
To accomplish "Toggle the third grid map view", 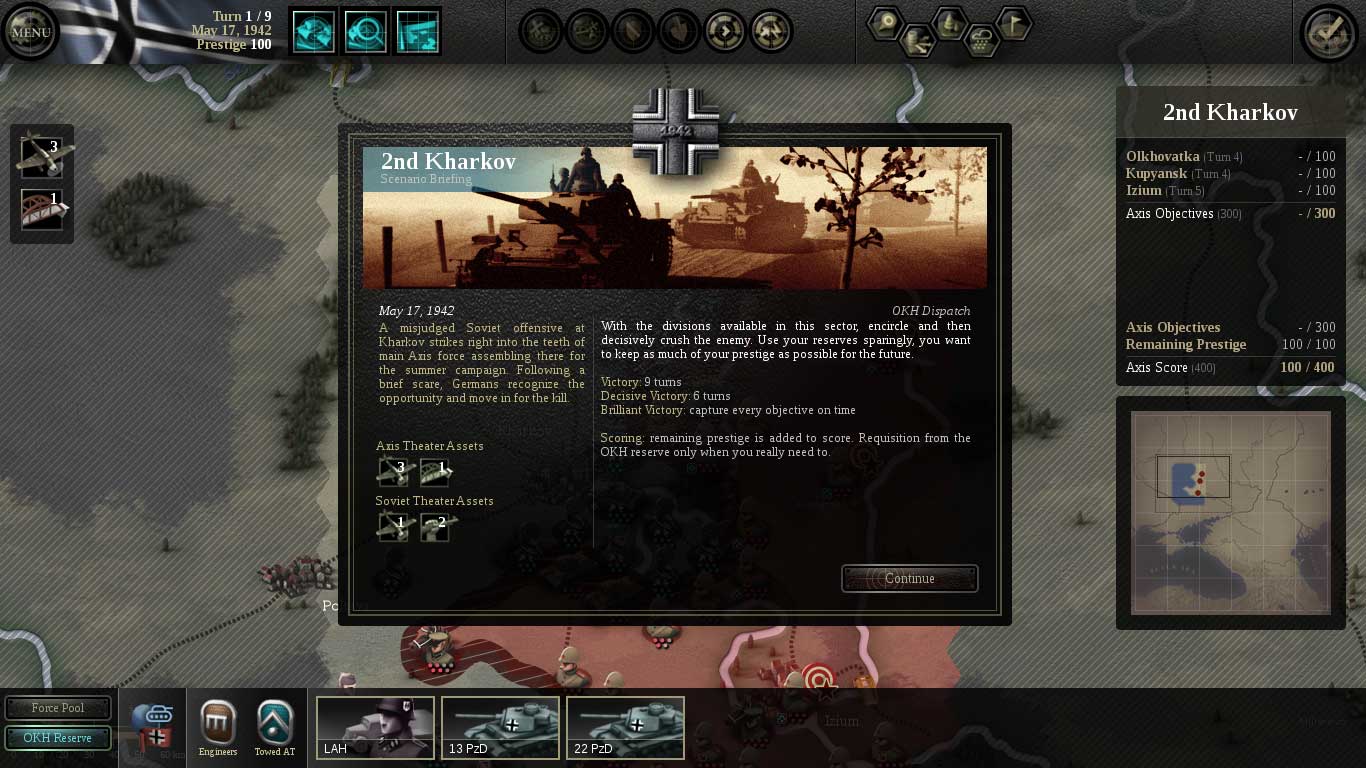I will click(x=417, y=31).
